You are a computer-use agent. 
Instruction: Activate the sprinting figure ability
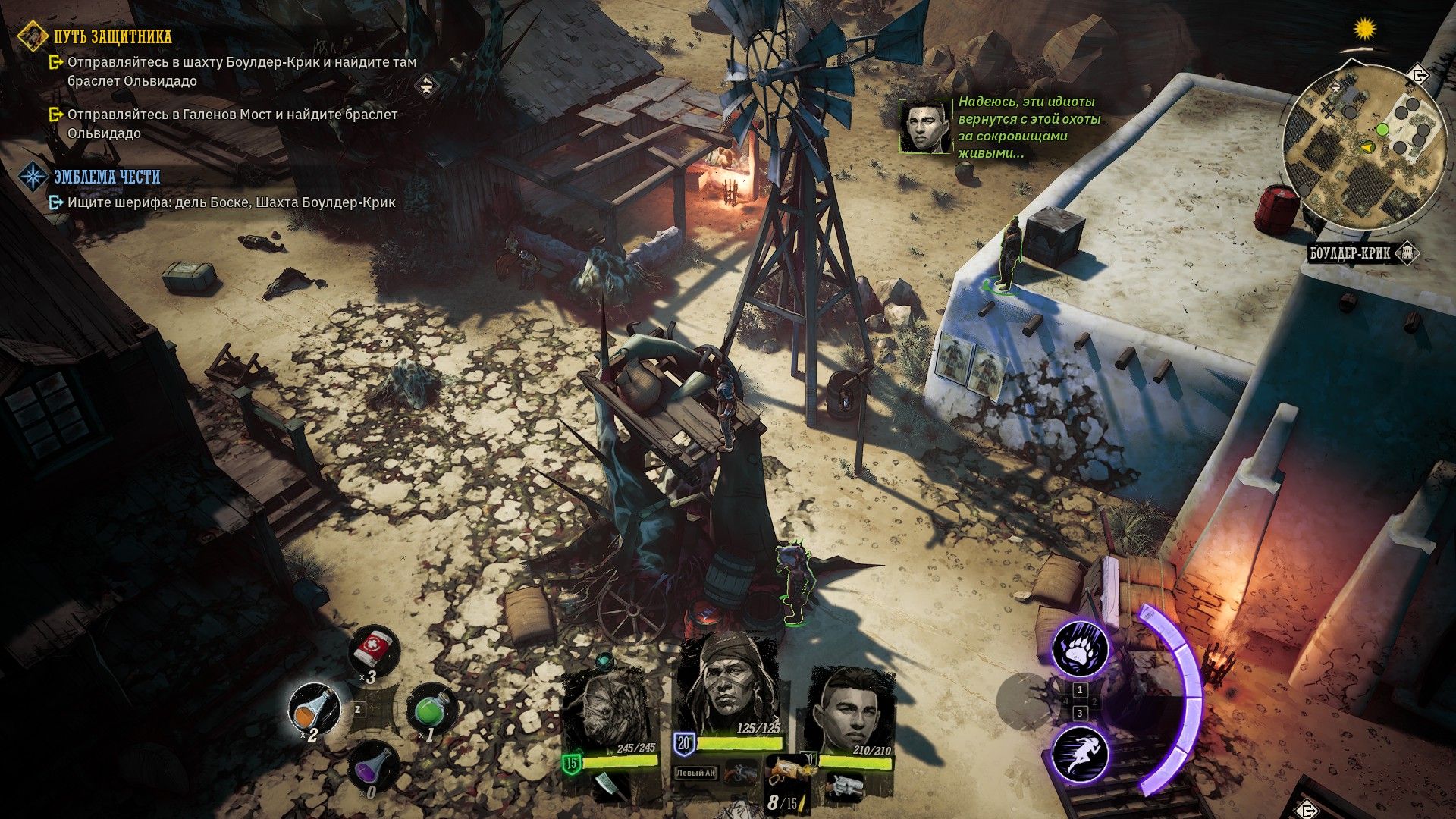1080,754
